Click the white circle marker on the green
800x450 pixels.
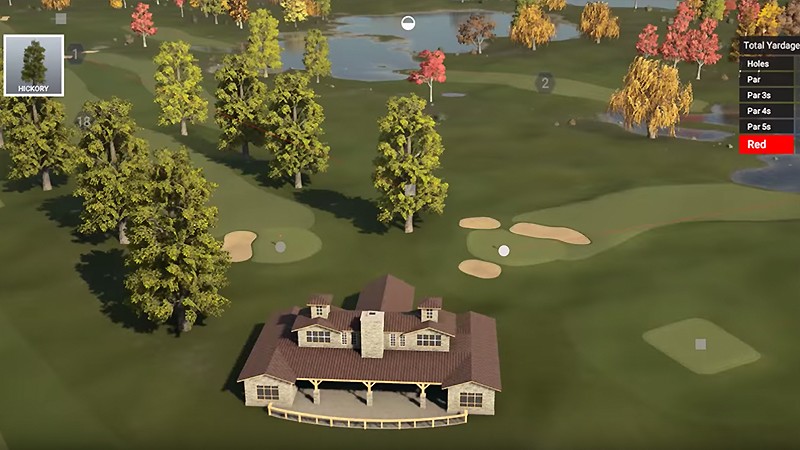504,250
